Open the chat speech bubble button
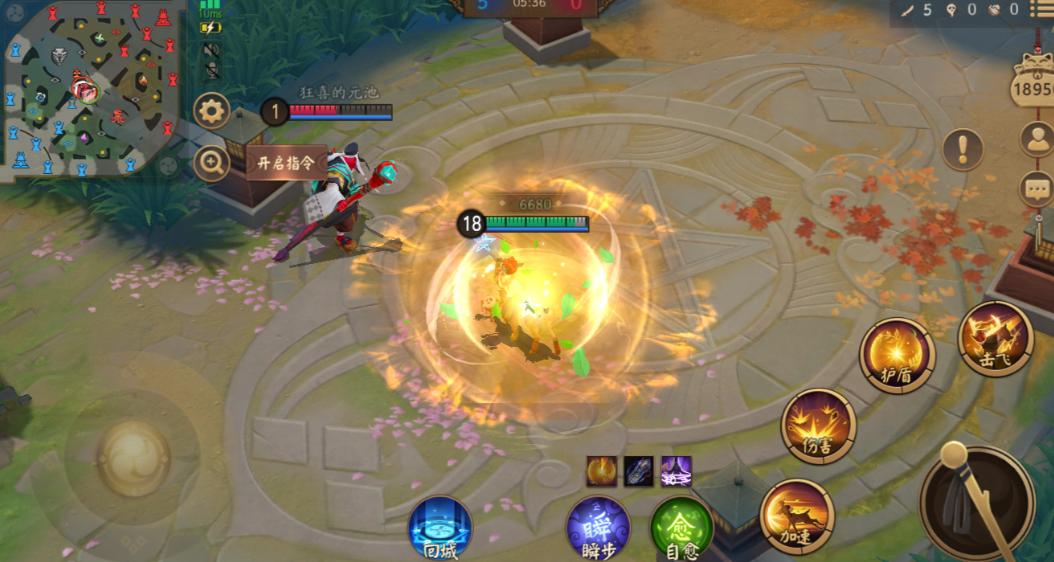This screenshot has height=562, width=1054. [1037, 188]
